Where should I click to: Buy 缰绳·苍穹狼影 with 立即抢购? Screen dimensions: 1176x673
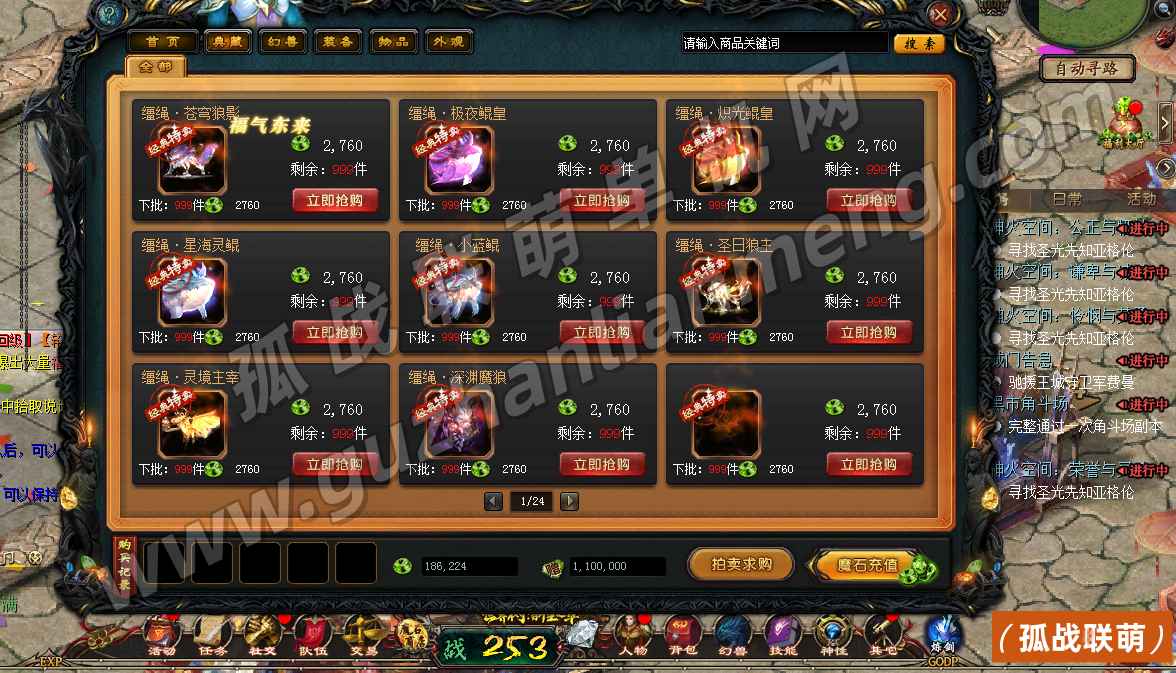(335, 201)
